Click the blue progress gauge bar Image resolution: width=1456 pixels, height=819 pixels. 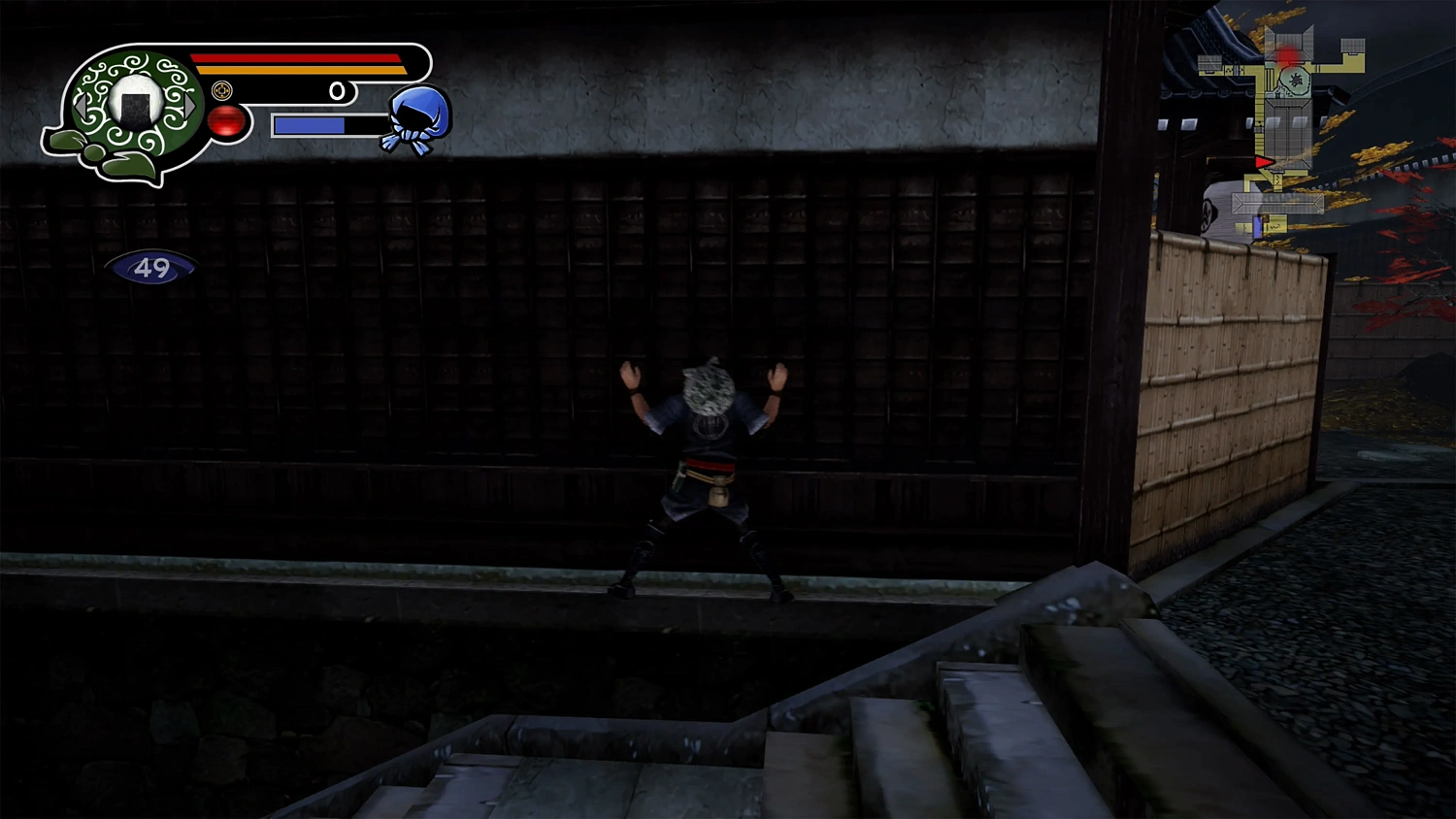[311, 124]
